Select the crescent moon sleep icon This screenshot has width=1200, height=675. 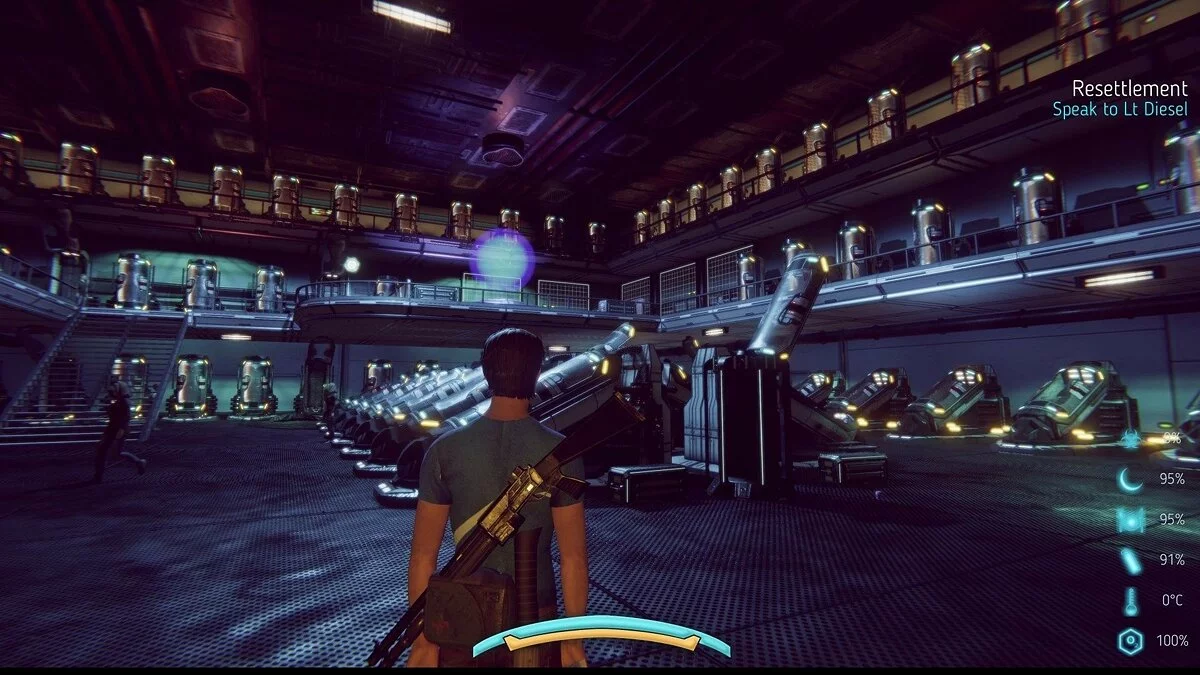tap(1130, 480)
